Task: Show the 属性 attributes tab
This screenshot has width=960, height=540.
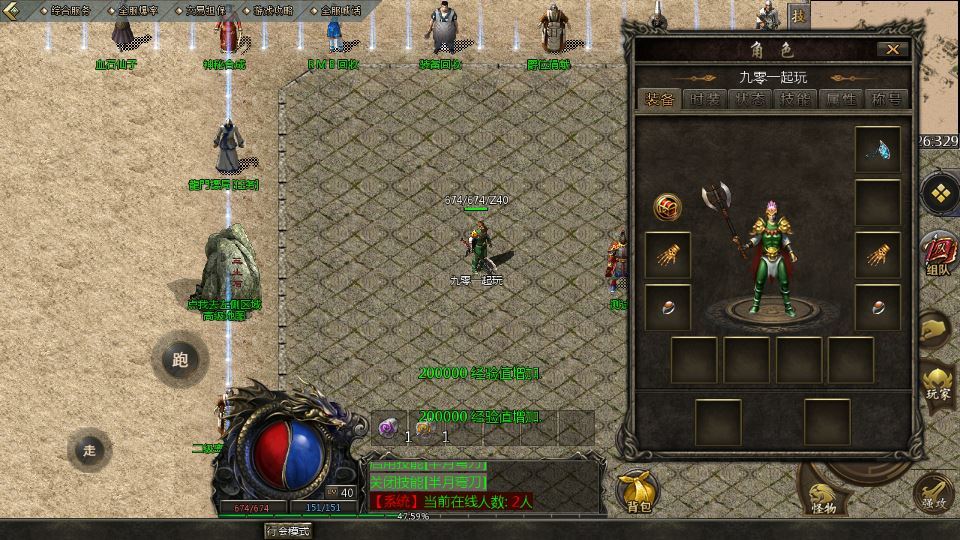Action: [x=841, y=99]
